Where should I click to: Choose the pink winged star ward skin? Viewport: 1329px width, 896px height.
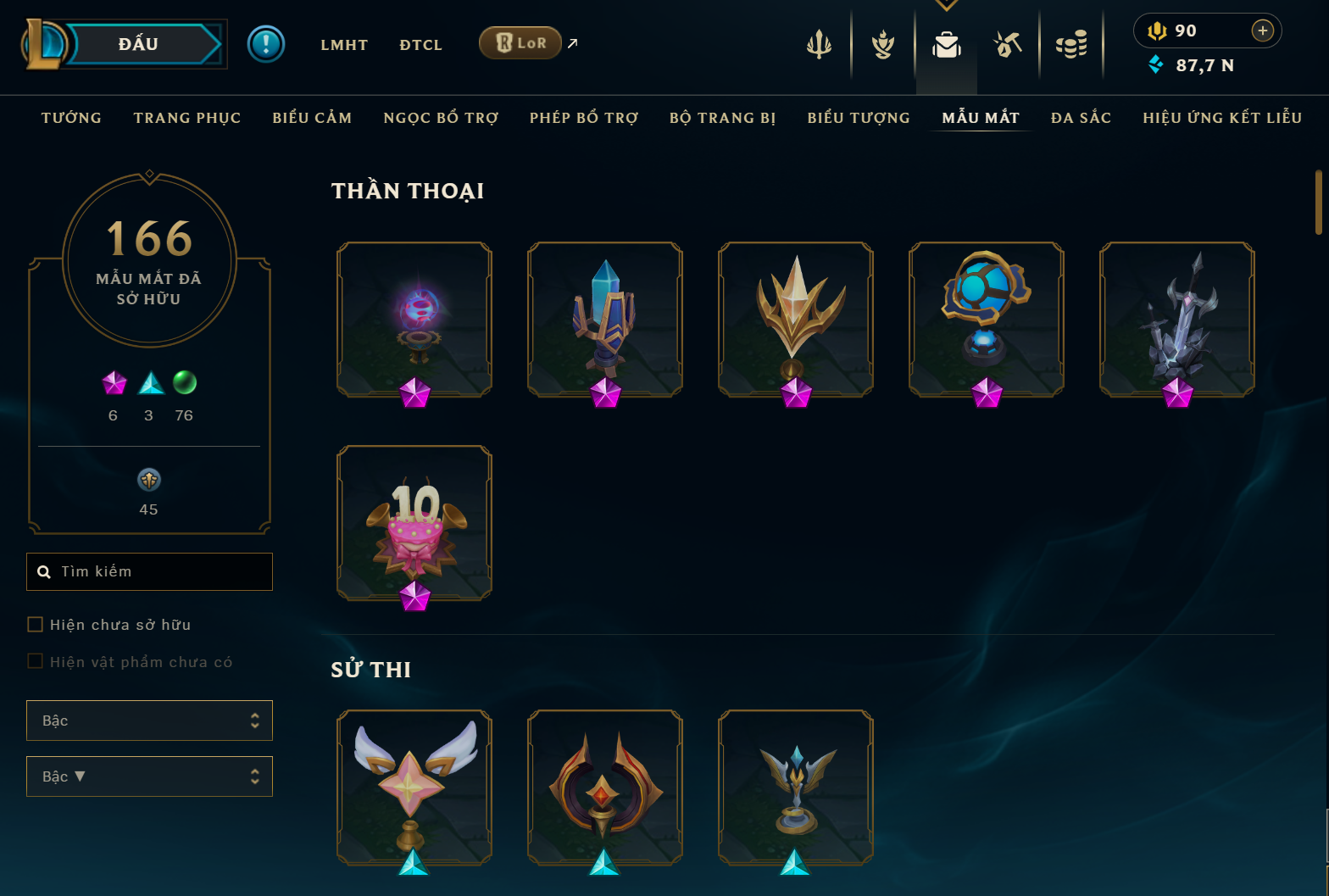pos(414,787)
